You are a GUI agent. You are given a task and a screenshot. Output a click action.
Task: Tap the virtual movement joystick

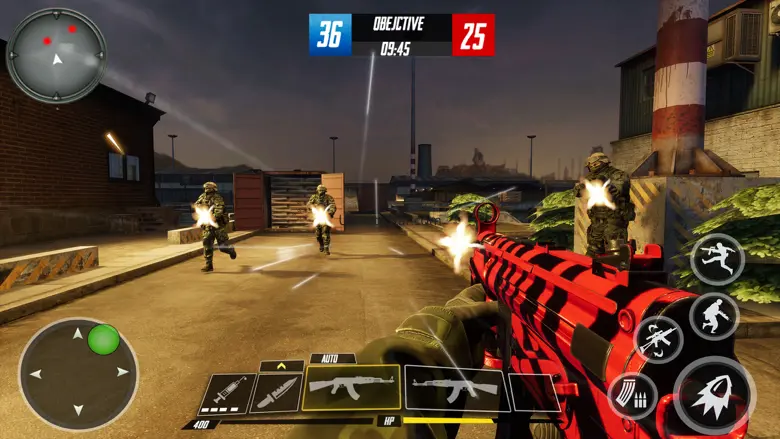click(x=78, y=374)
